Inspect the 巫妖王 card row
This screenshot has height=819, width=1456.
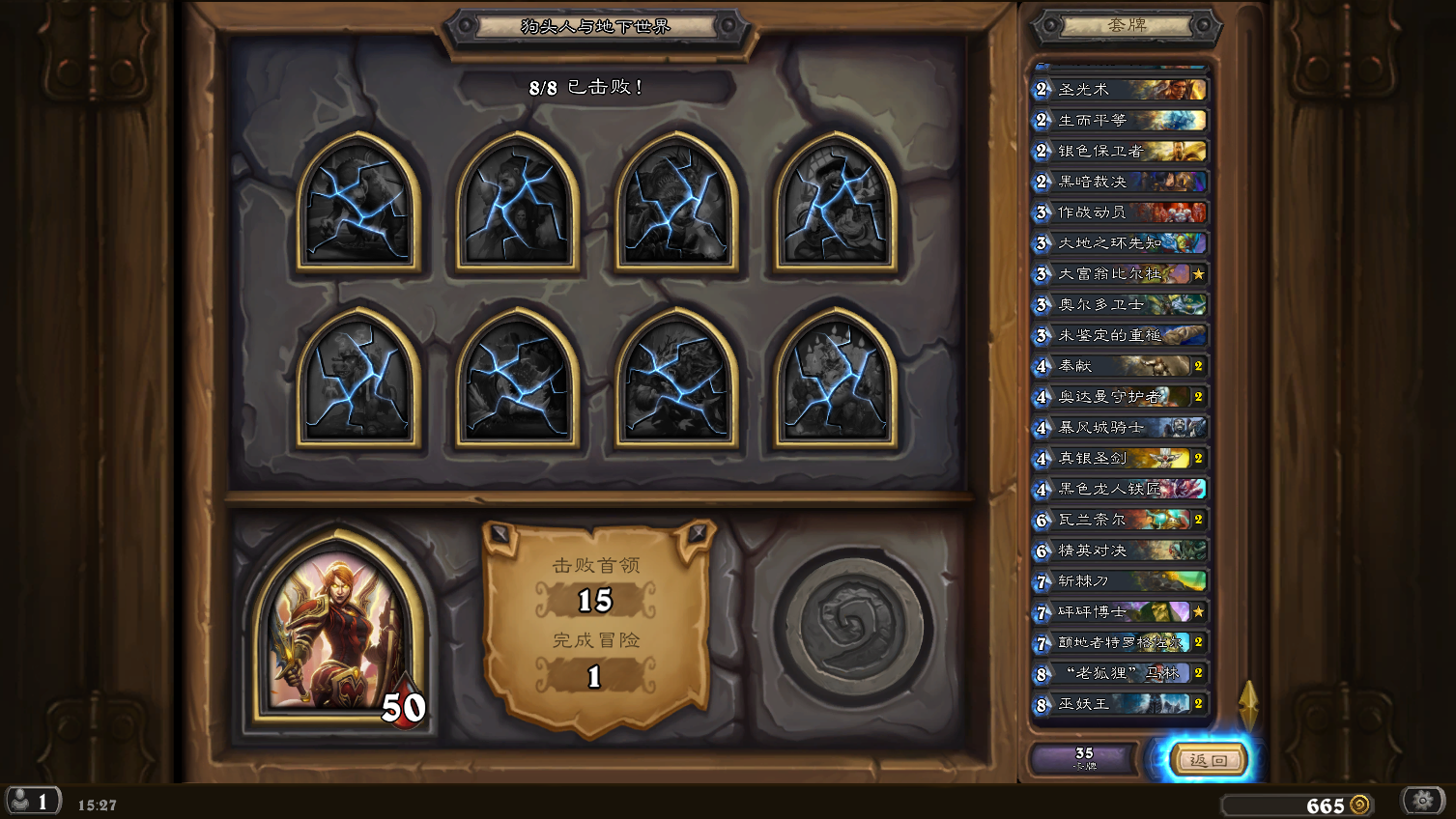tap(1121, 704)
